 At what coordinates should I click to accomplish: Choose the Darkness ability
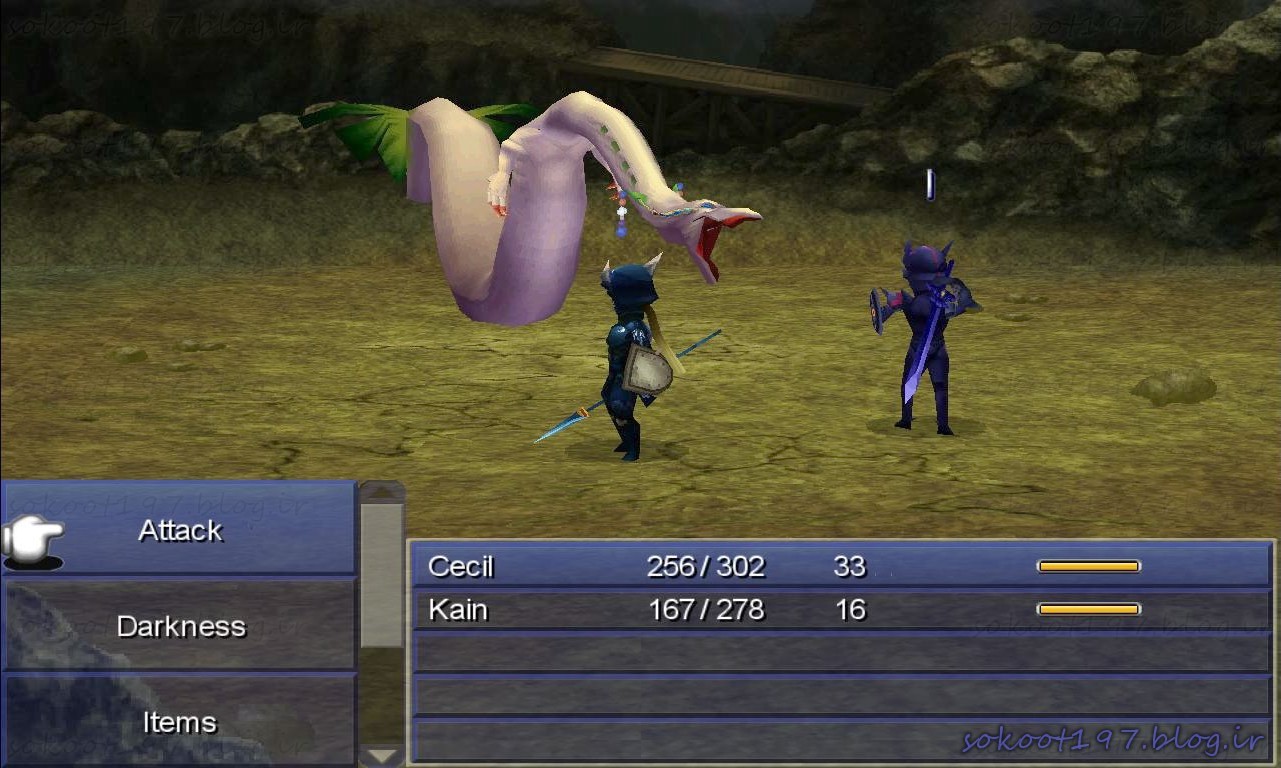pyautogui.click(x=180, y=626)
